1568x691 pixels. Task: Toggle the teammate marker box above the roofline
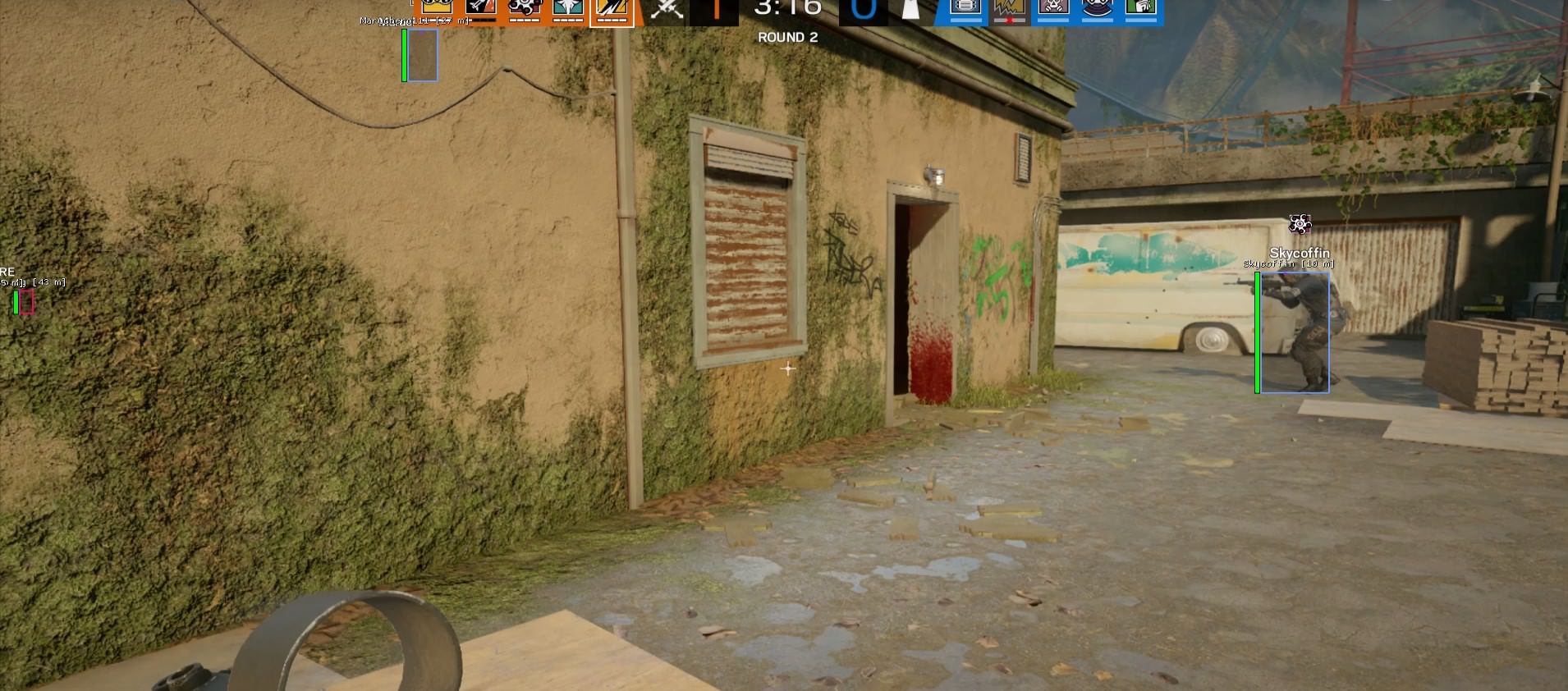click(422, 57)
